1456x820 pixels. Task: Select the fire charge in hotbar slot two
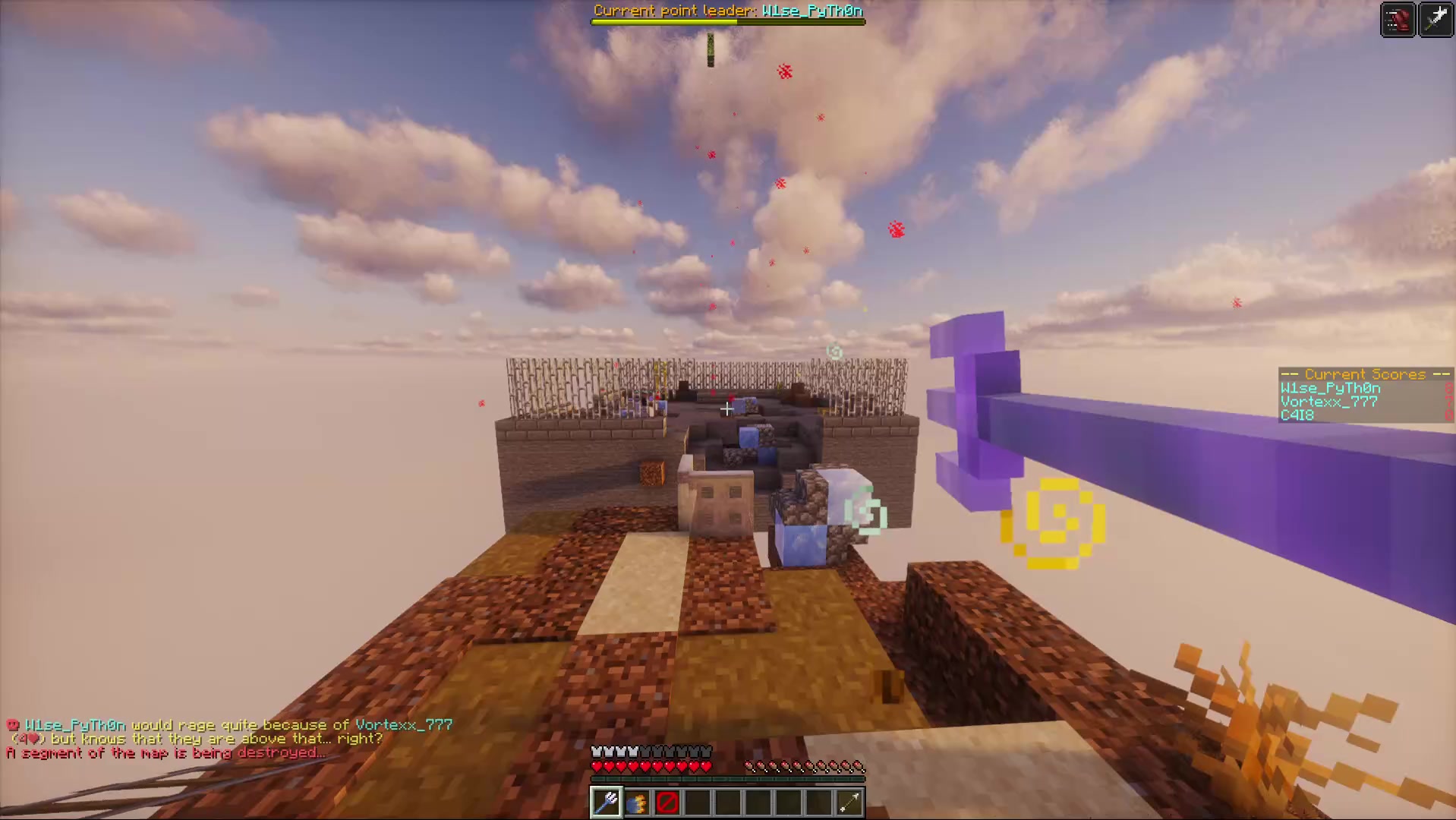coord(636,803)
